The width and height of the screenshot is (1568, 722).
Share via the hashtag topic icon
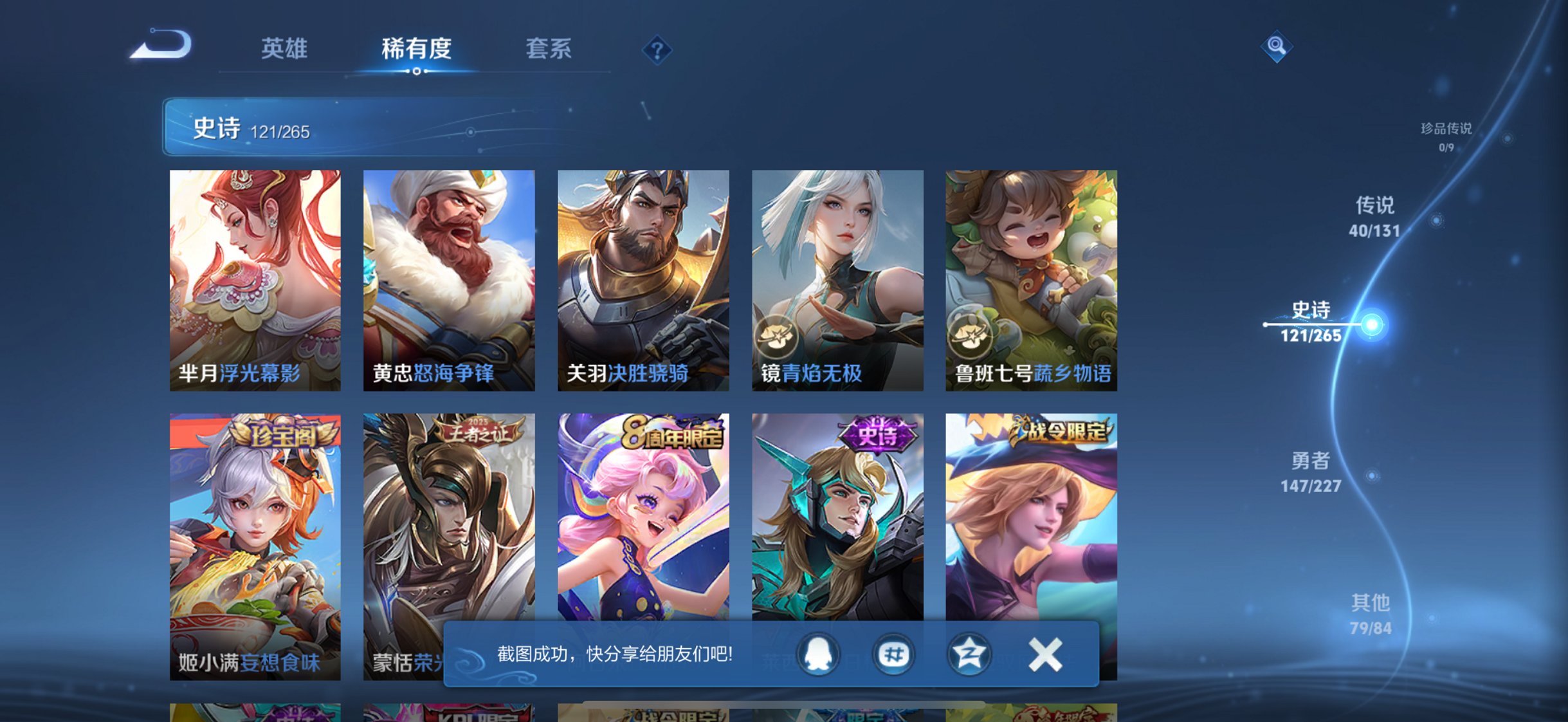pos(894,653)
